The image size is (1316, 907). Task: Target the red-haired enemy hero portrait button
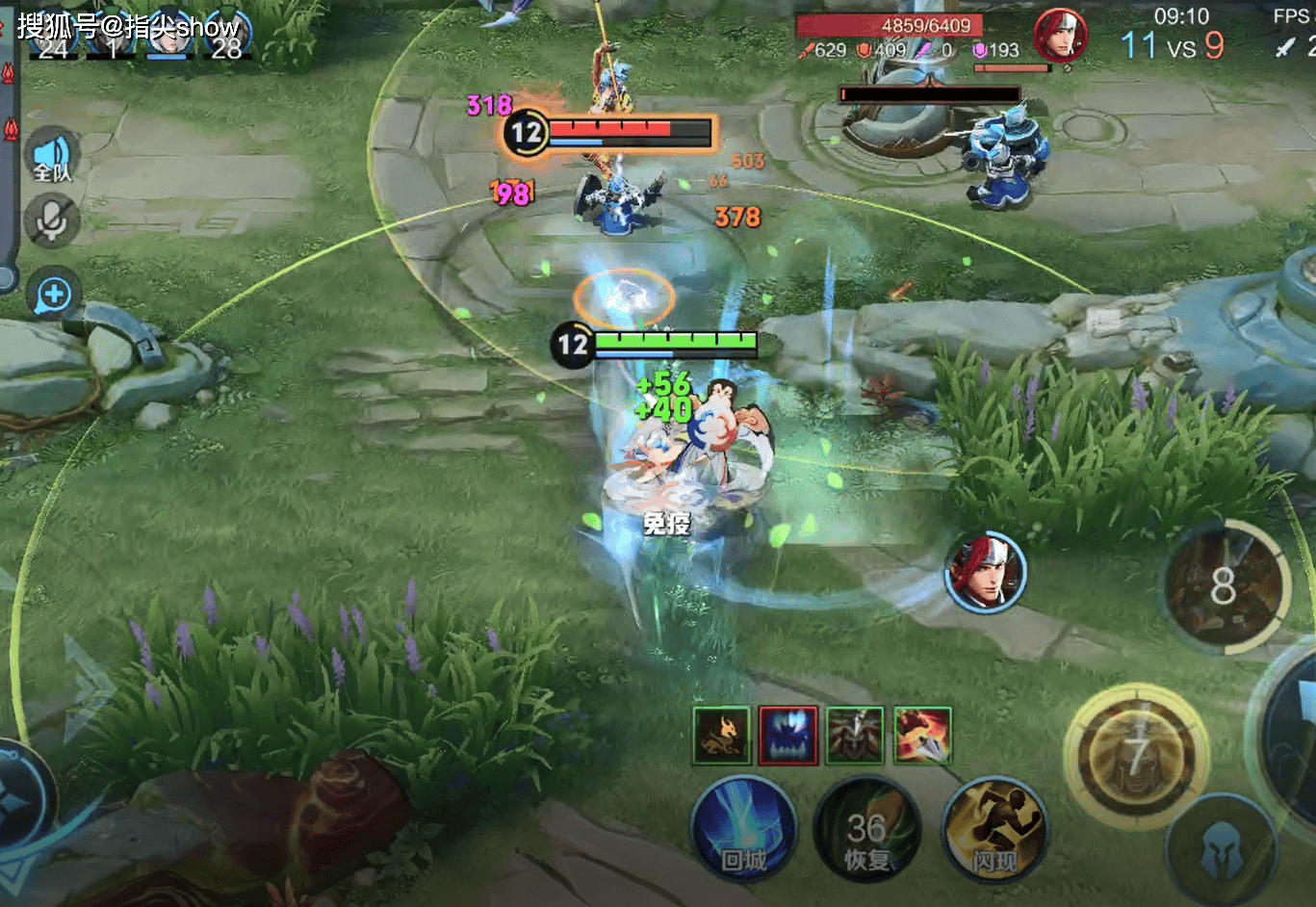click(984, 572)
